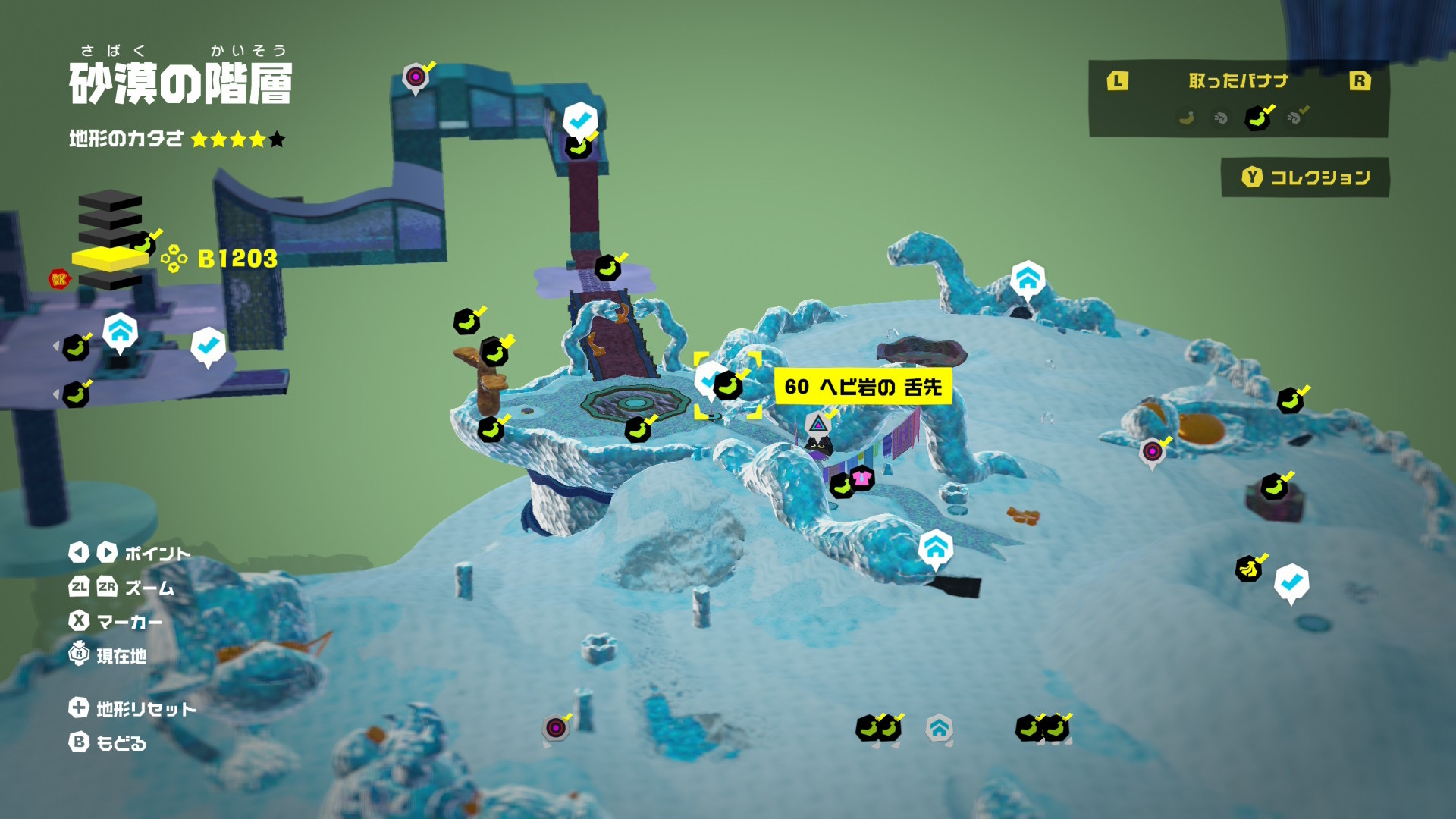Switch filter to collected fossils
1456x819 pixels.
pos(1296,118)
